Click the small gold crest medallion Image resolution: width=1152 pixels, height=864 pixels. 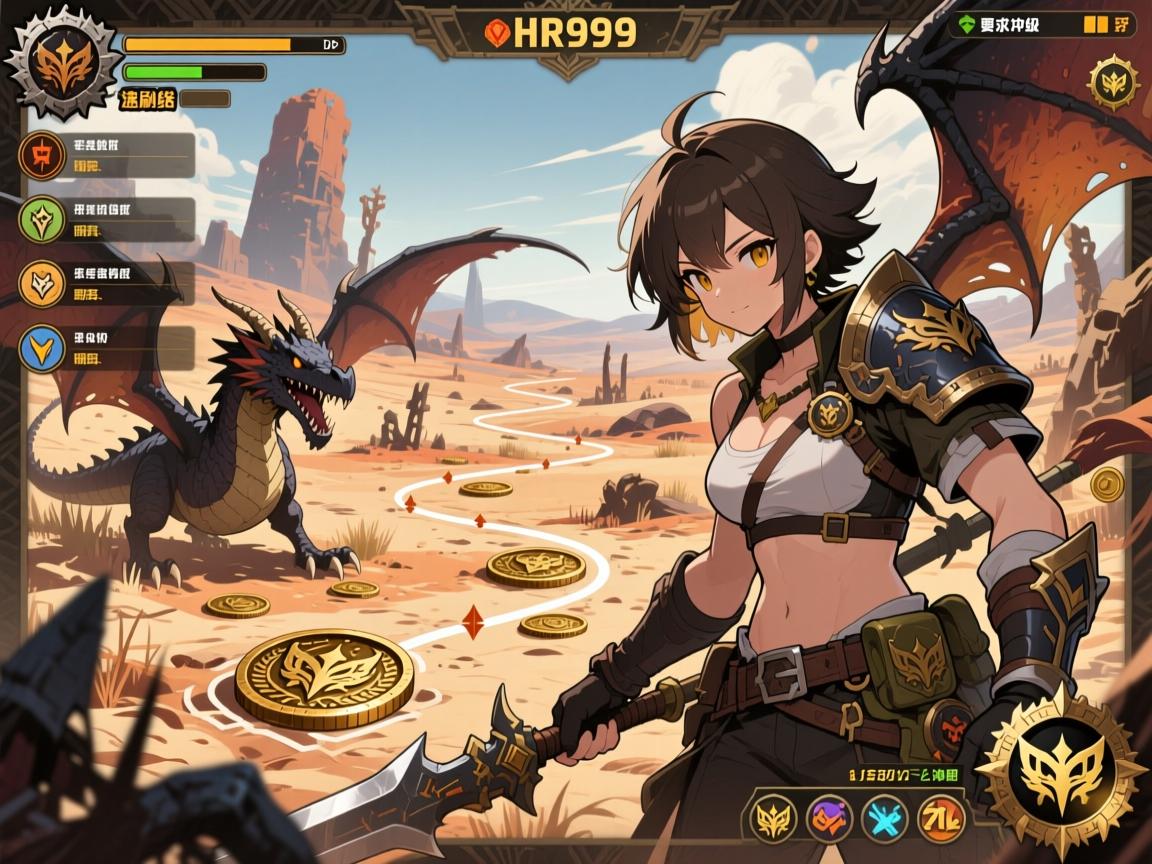(x=1113, y=83)
